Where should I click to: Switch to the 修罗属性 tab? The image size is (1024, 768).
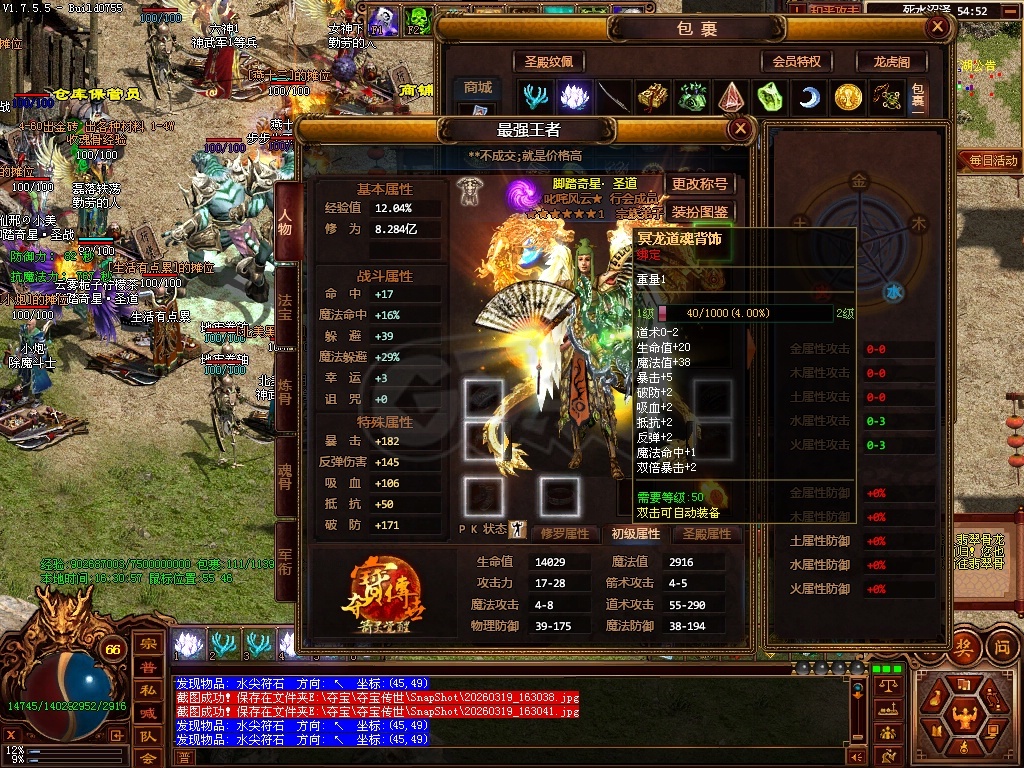pos(566,534)
